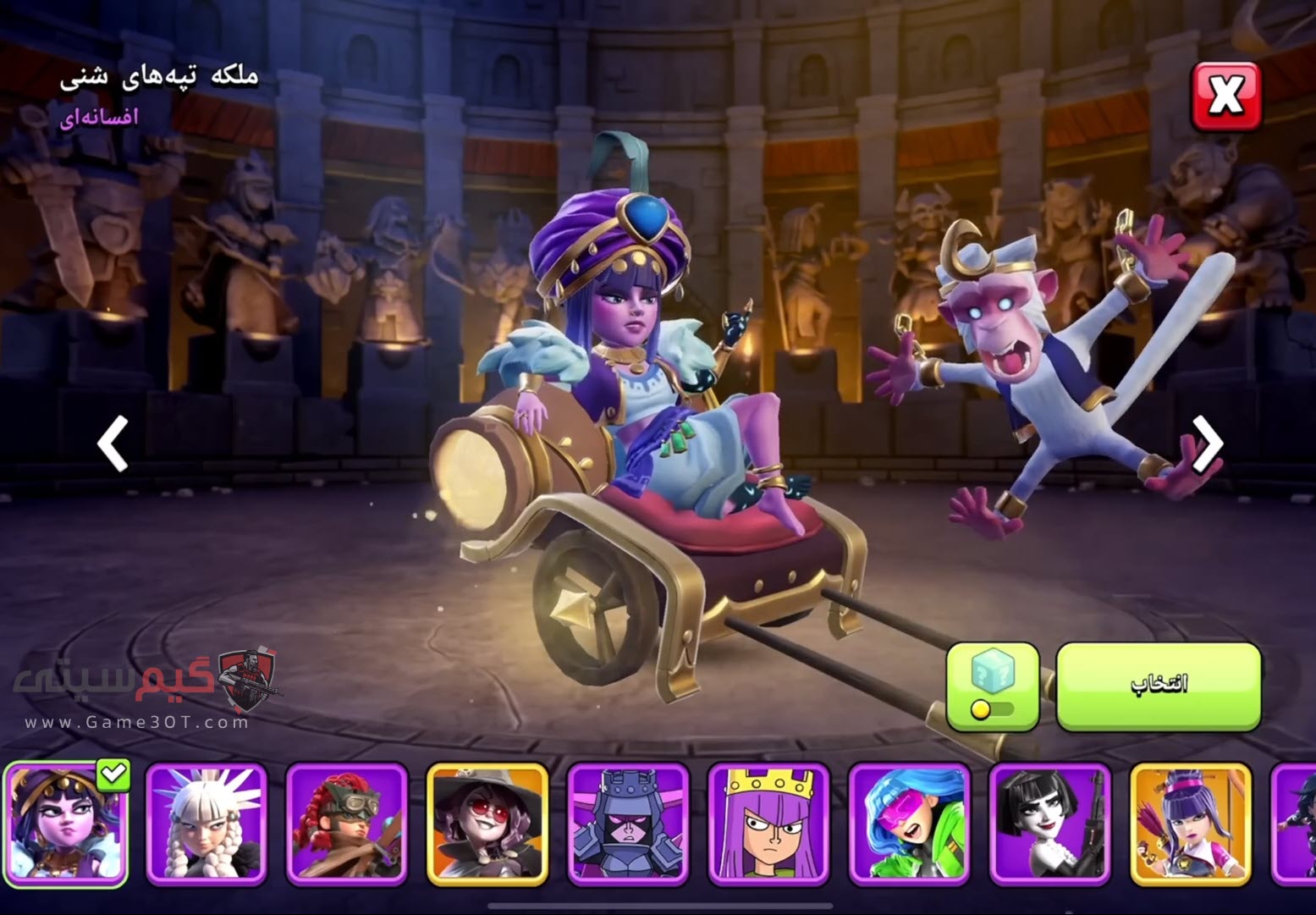
Task: Choose the dark armored samurai queen skin
Action: [x=628, y=823]
